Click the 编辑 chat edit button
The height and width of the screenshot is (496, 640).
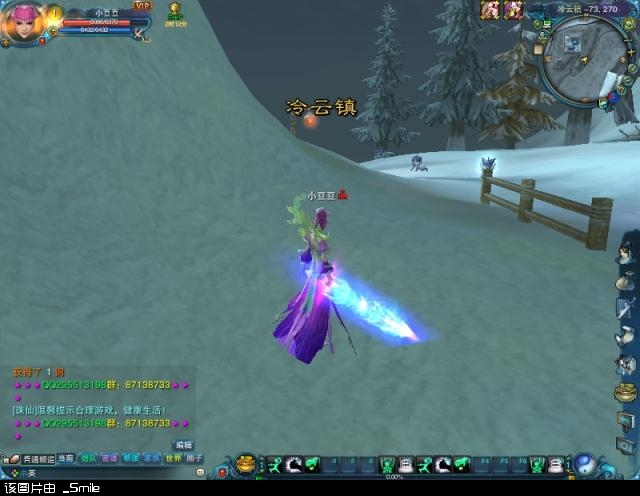(x=183, y=445)
